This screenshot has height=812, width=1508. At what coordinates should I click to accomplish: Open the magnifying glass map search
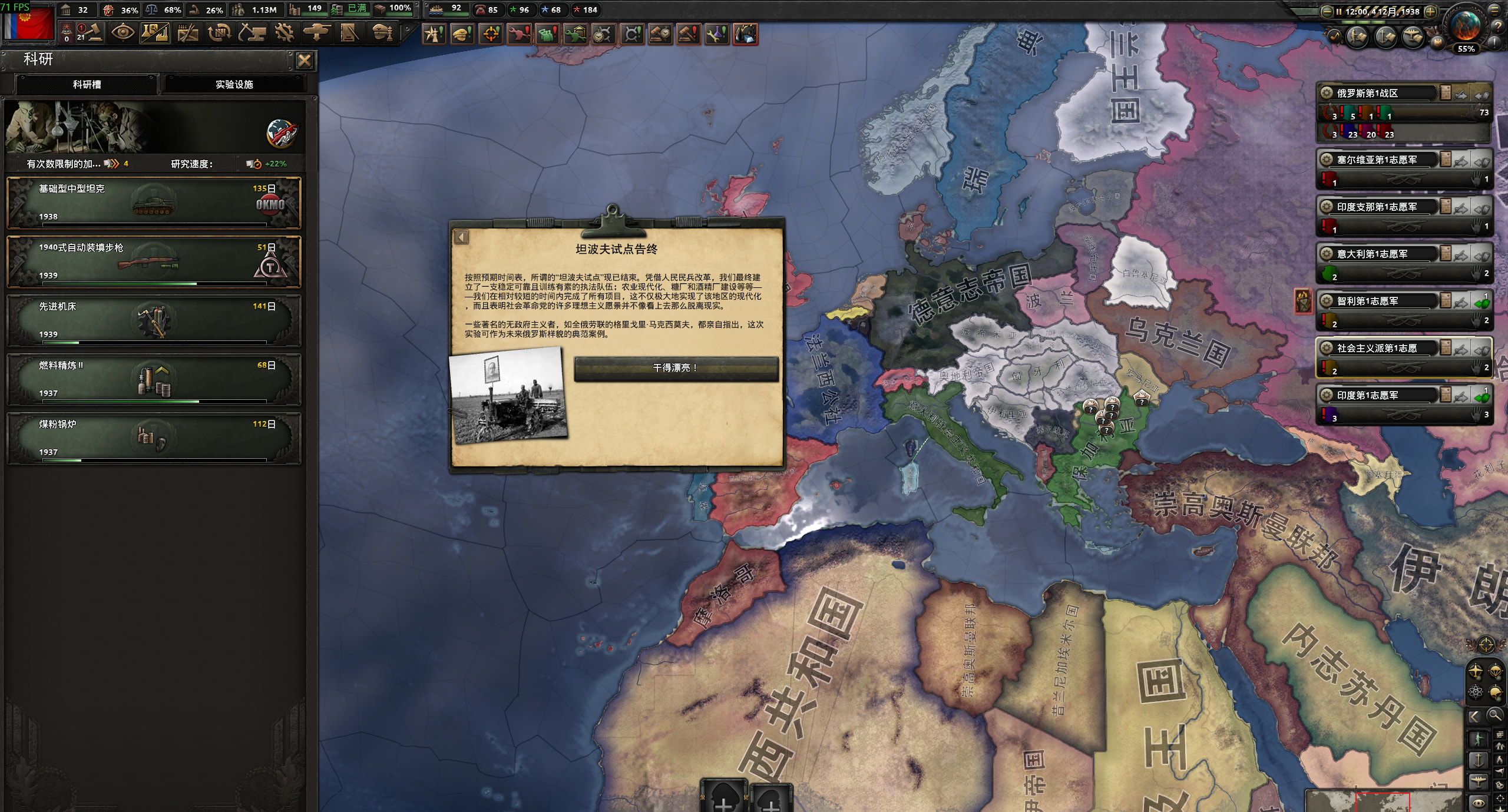tap(1494, 715)
